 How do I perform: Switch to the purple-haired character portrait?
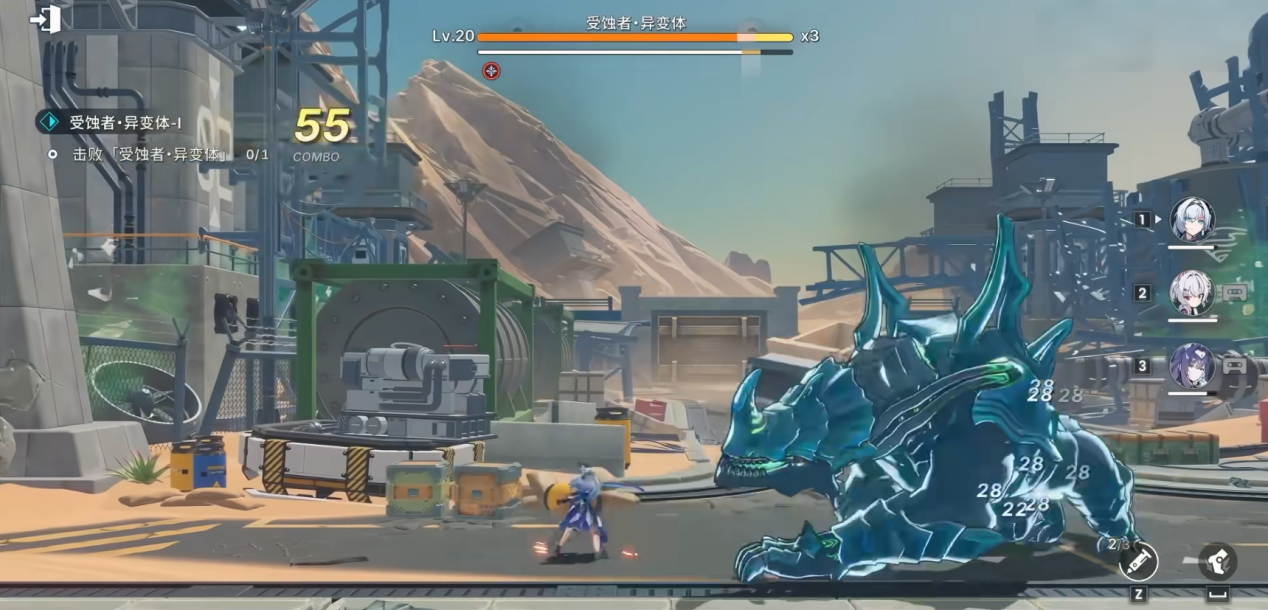1192,366
